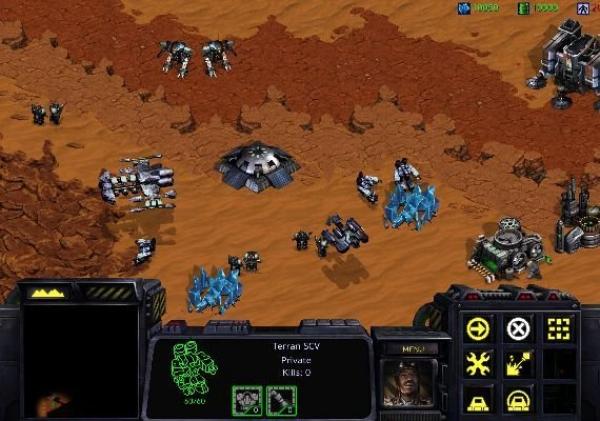Inspect the SCV armor upgrade icon
This screenshot has width=600, height=421.
click(248, 399)
